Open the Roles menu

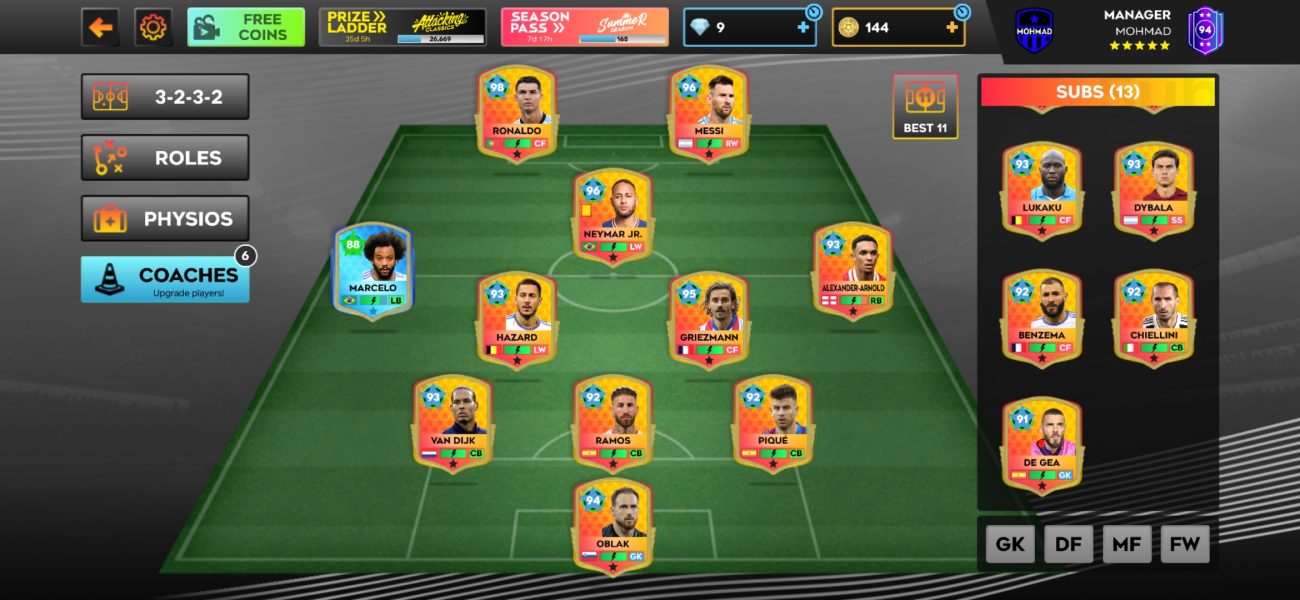pyautogui.click(x=165, y=158)
